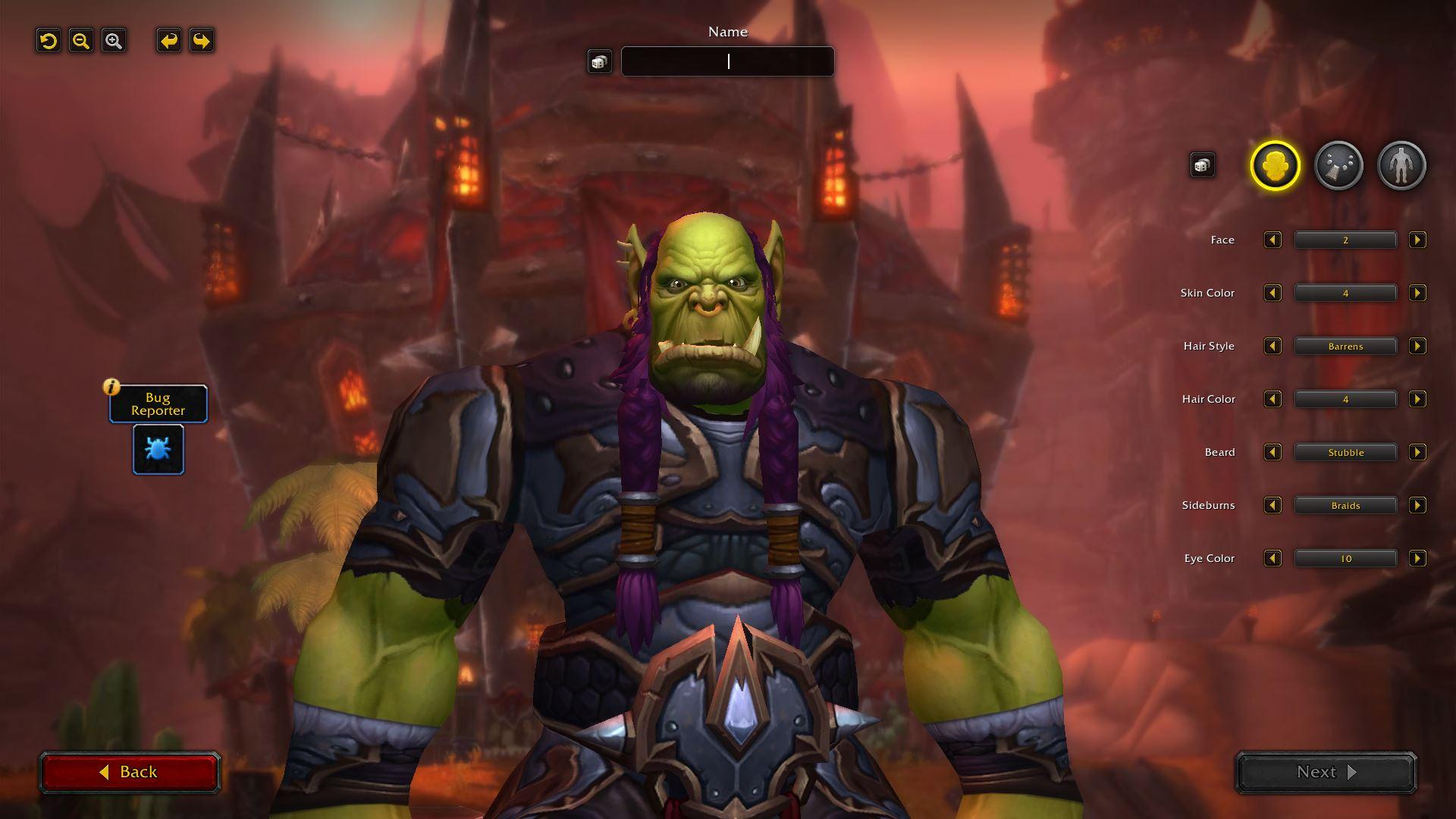Rotate character right with arrow button

click(x=202, y=41)
